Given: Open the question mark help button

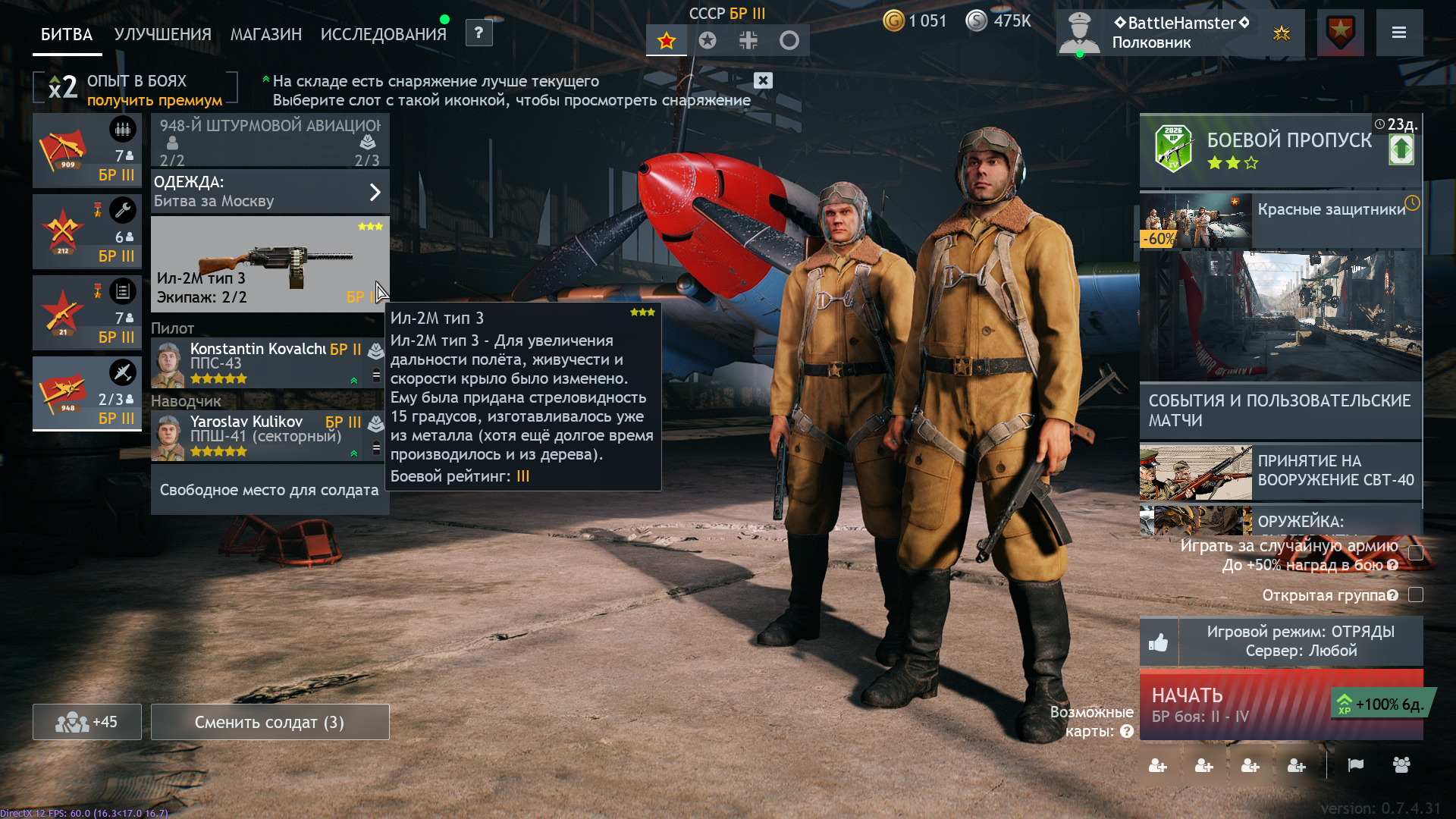Looking at the screenshot, I should [x=479, y=33].
